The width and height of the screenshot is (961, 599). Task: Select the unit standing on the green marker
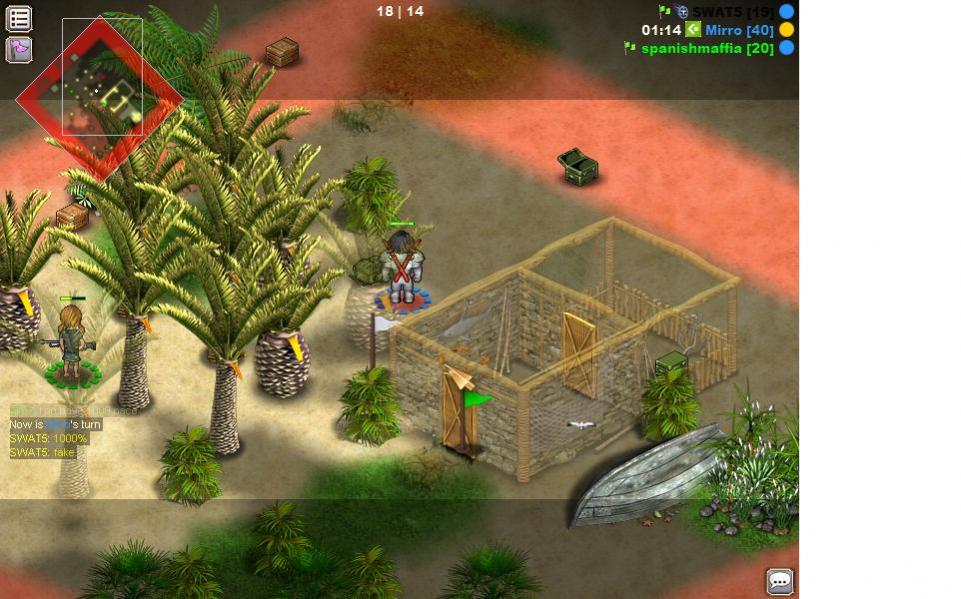tap(72, 341)
